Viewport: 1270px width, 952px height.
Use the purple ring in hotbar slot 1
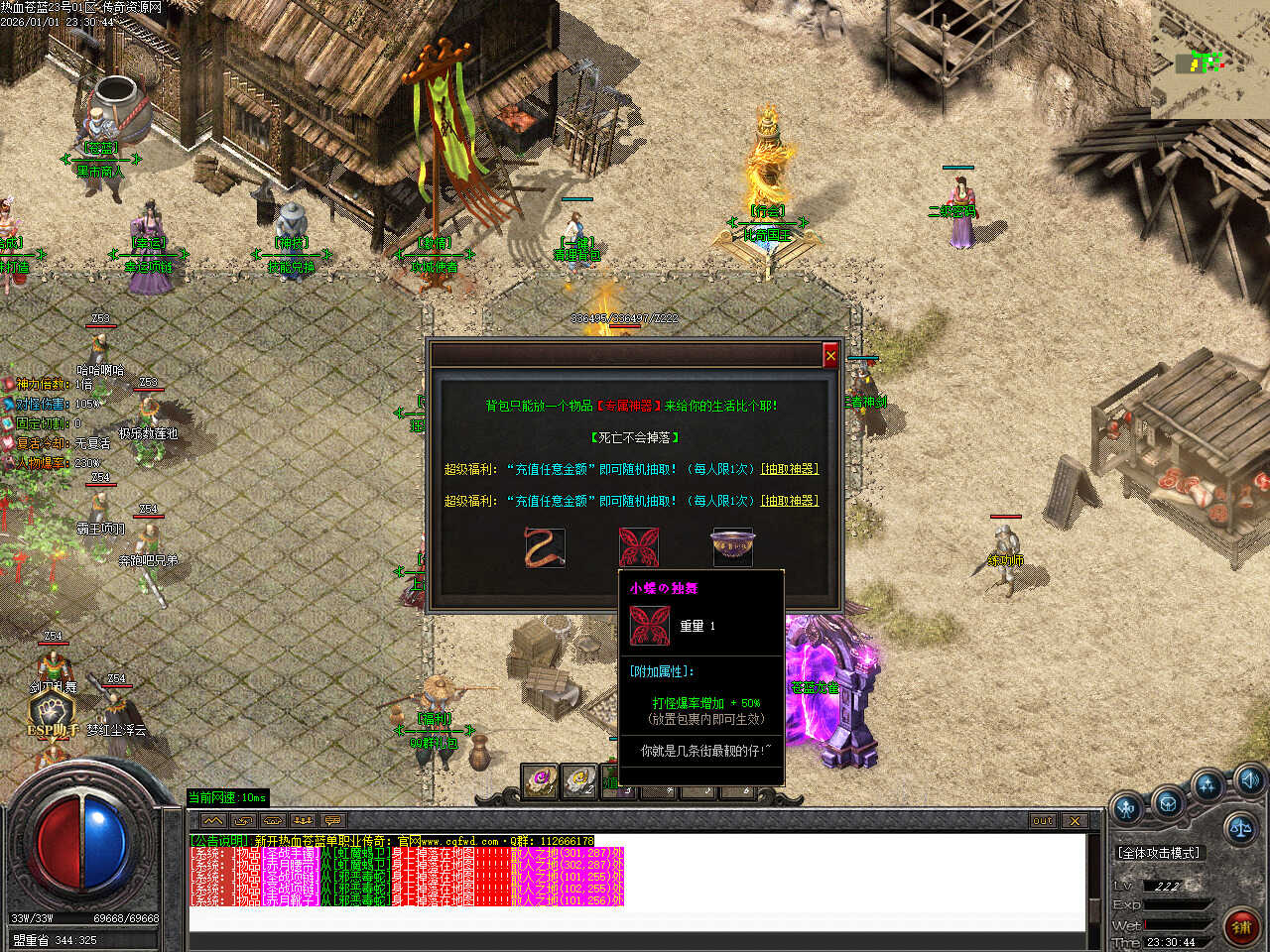541,782
